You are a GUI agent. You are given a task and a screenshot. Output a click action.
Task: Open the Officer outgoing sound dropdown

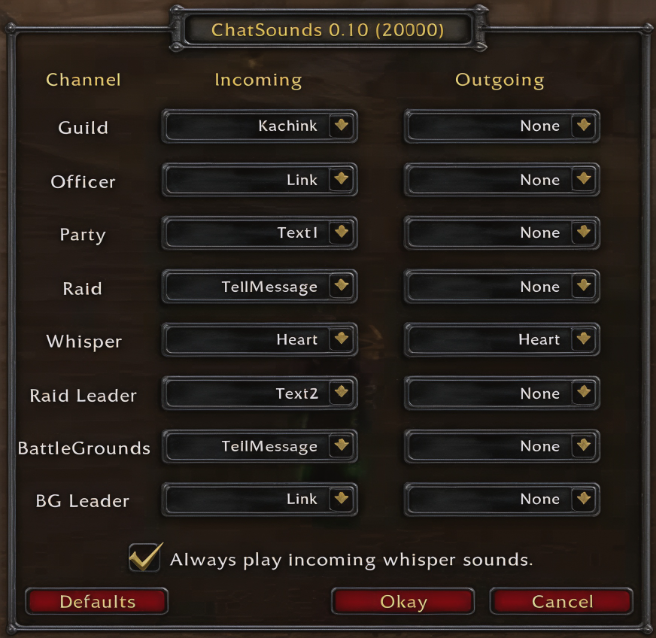click(583, 180)
